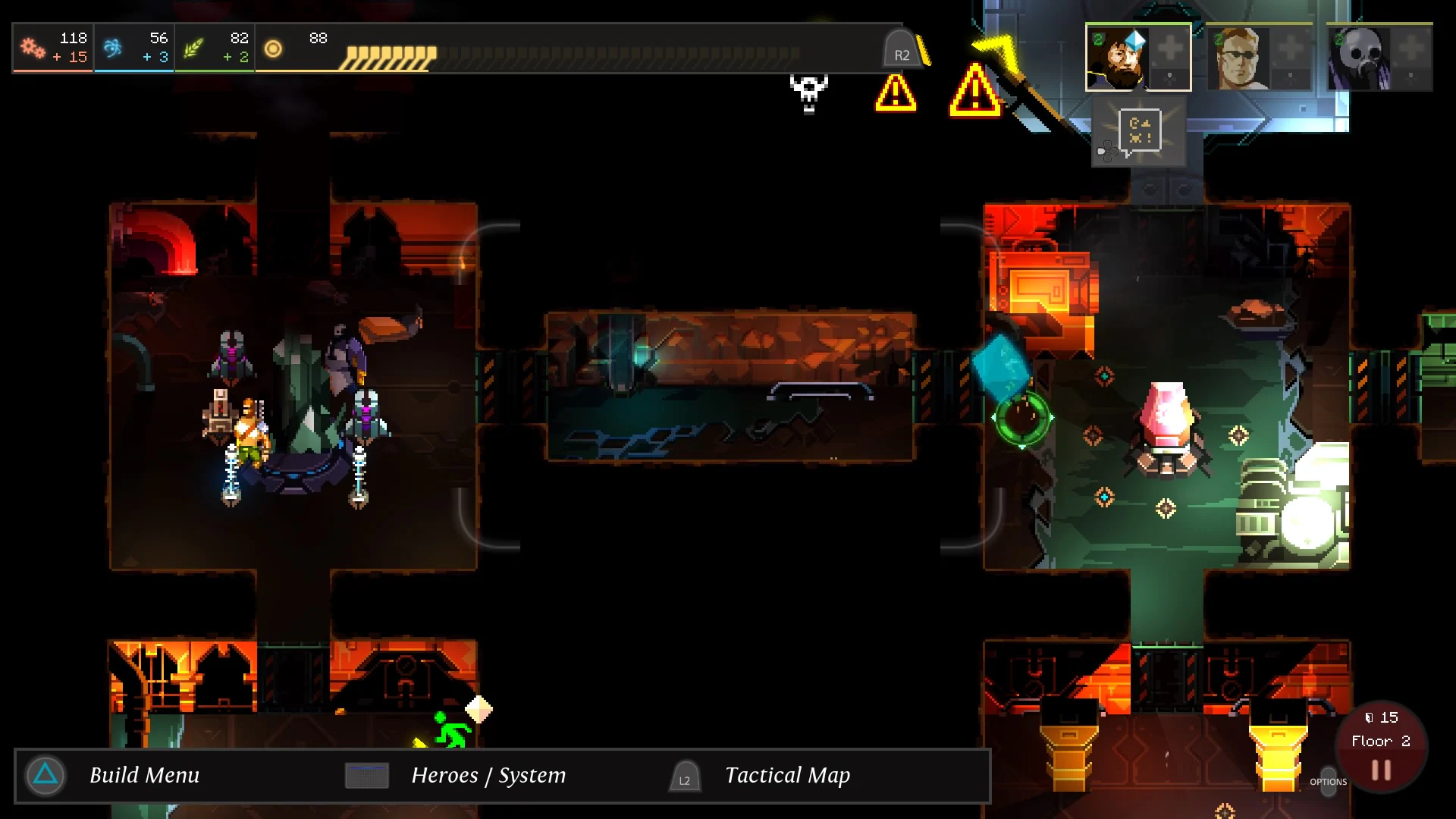Click the OPTIONS label near the pause circle
1456x819 pixels.
[x=1329, y=782]
